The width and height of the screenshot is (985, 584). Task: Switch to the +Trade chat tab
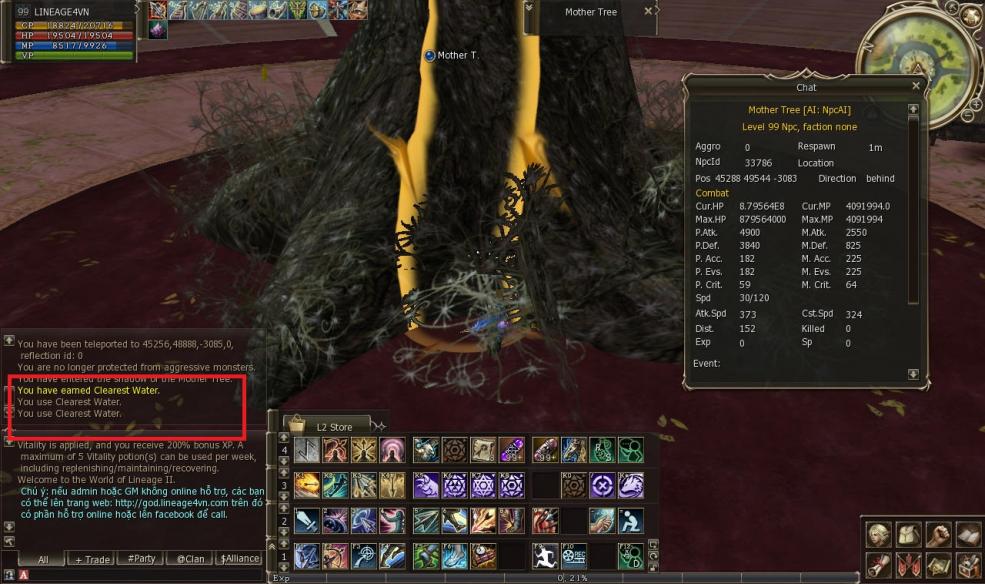pyautogui.click(x=93, y=559)
